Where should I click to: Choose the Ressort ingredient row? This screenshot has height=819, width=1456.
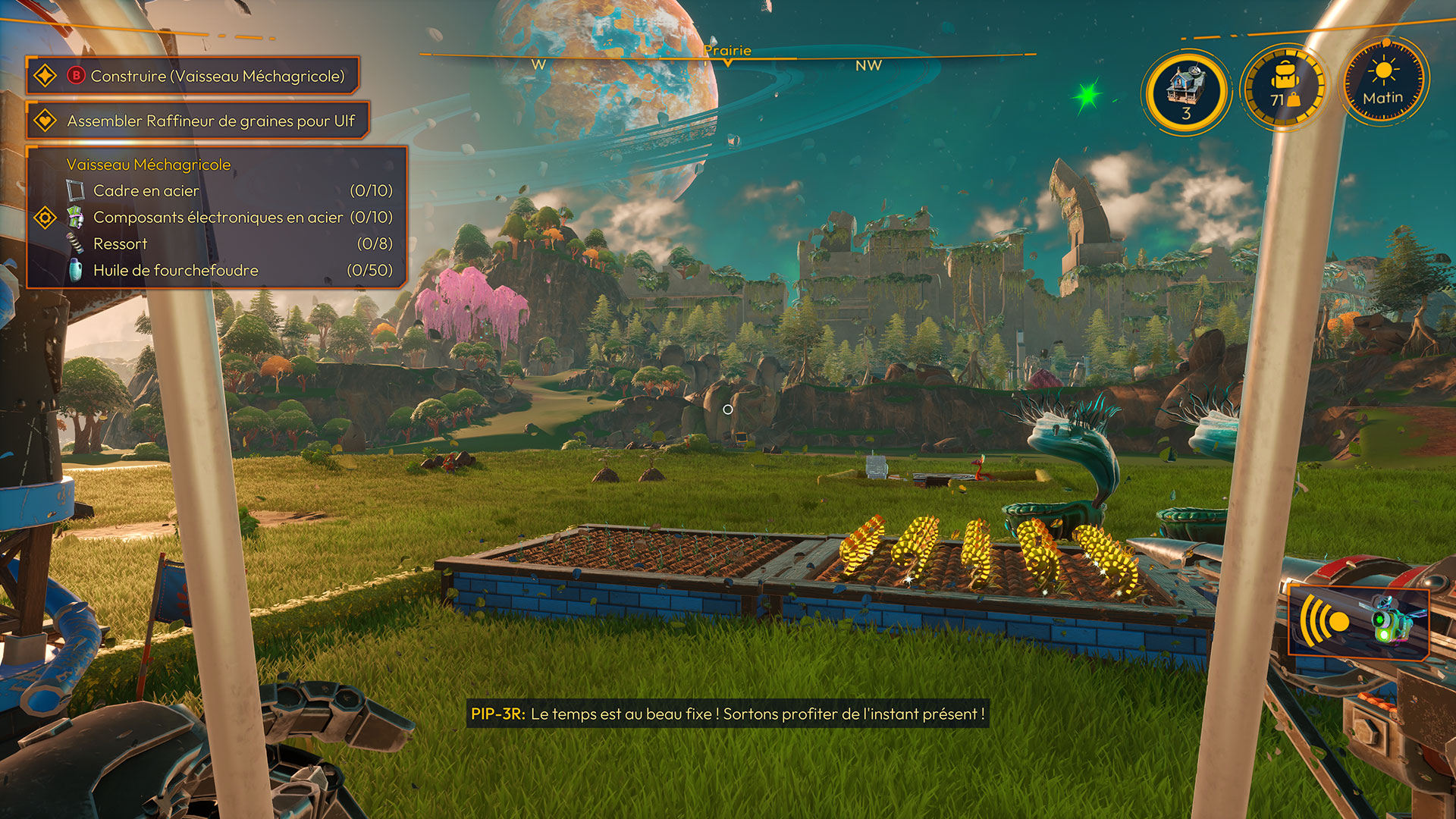tap(227, 243)
